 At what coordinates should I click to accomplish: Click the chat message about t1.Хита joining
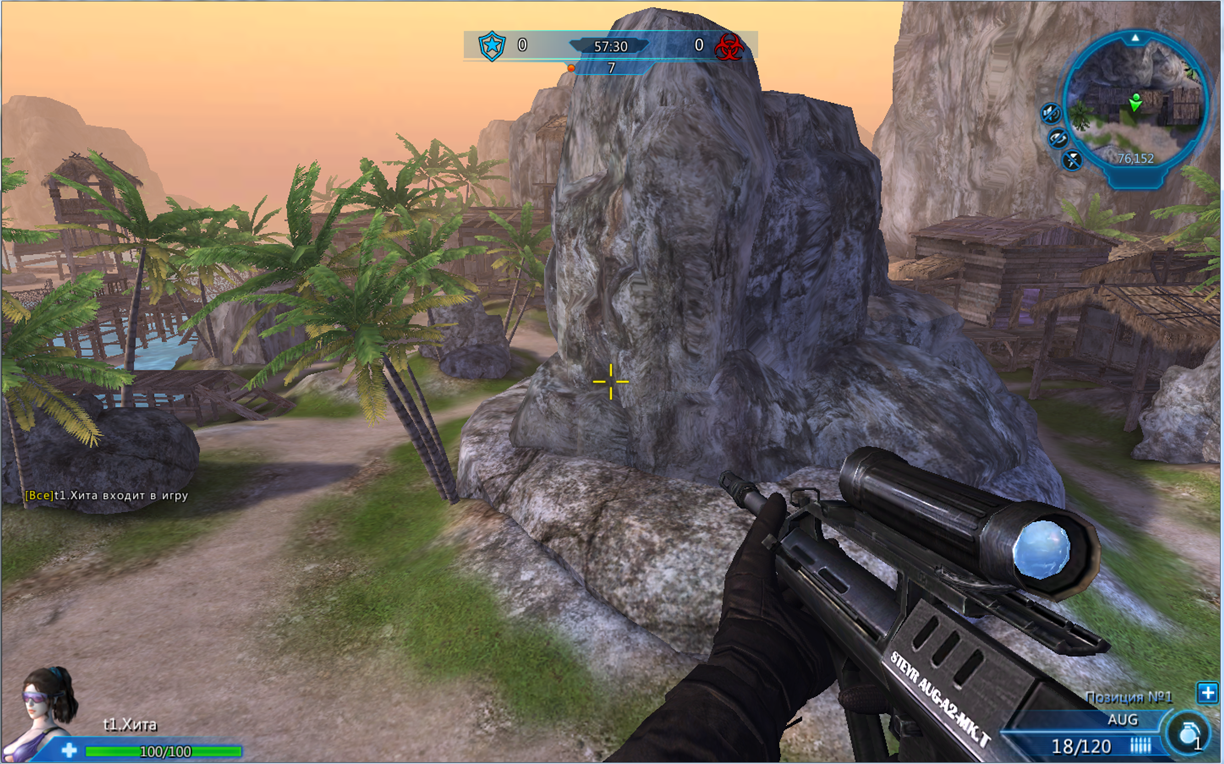click(106, 495)
